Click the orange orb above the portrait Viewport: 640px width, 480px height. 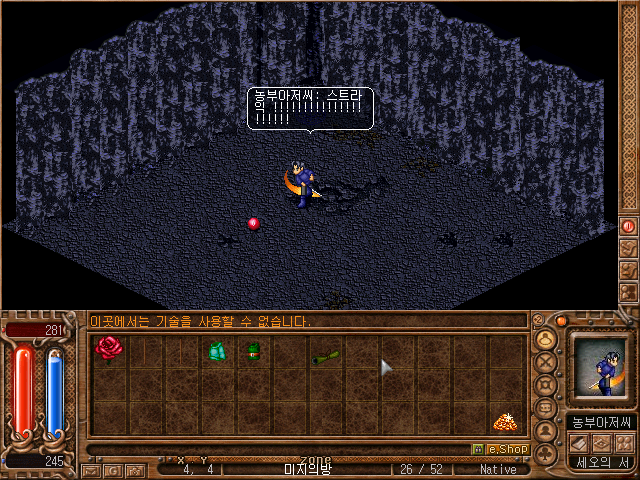pyautogui.click(x=563, y=321)
